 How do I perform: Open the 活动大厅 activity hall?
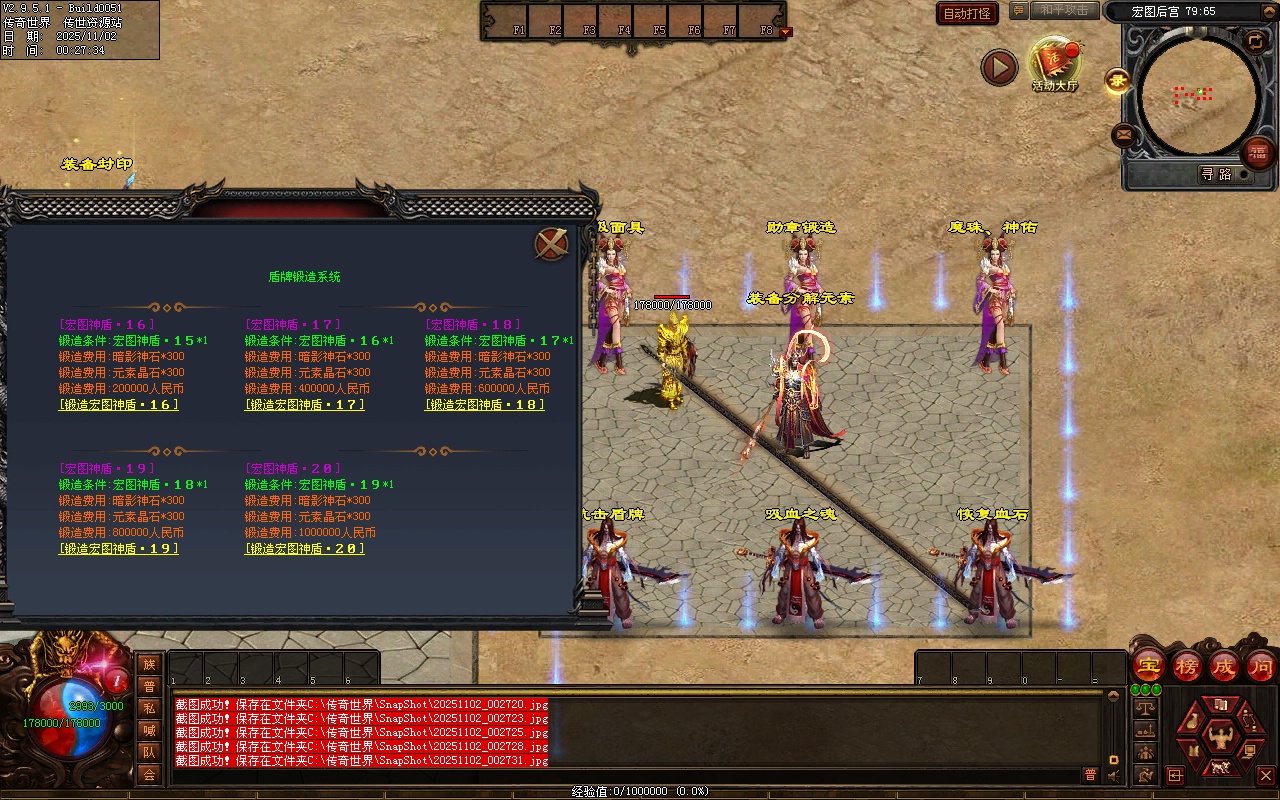coord(1055,64)
